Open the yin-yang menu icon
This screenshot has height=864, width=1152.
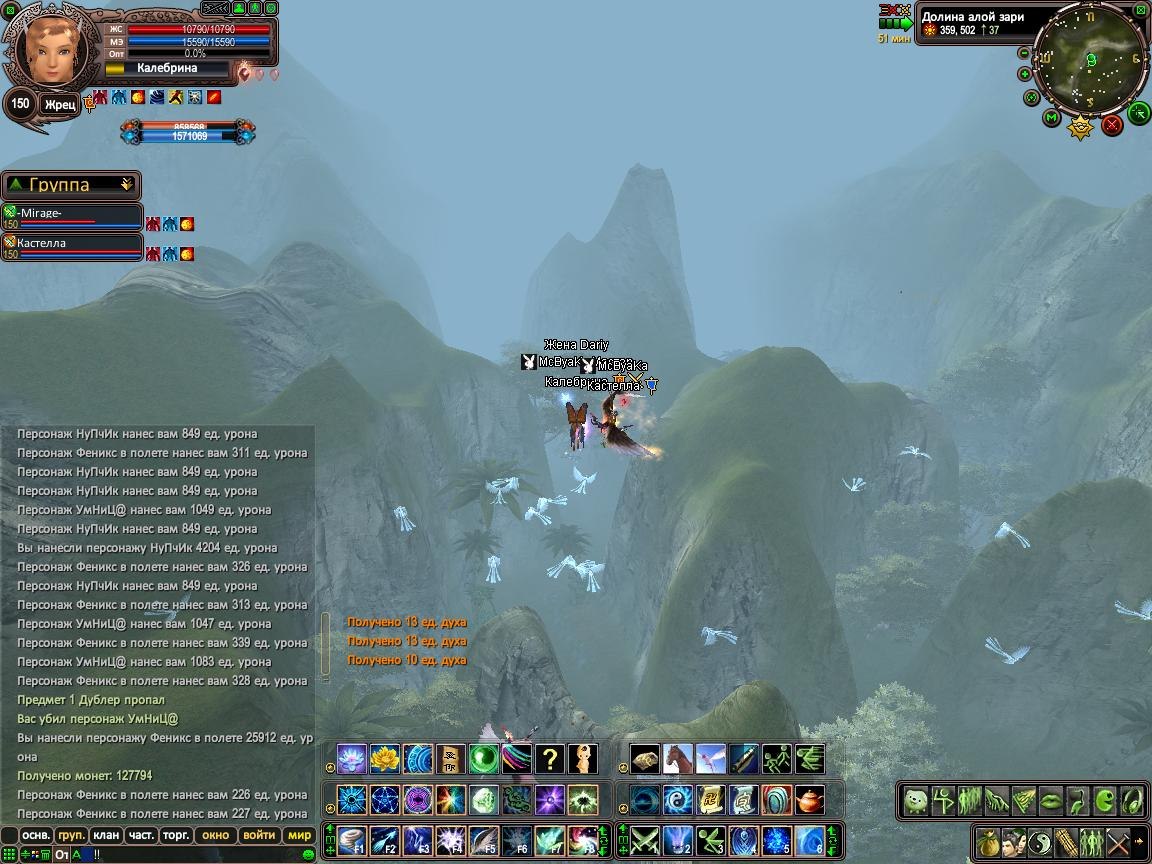(1040, 841)
